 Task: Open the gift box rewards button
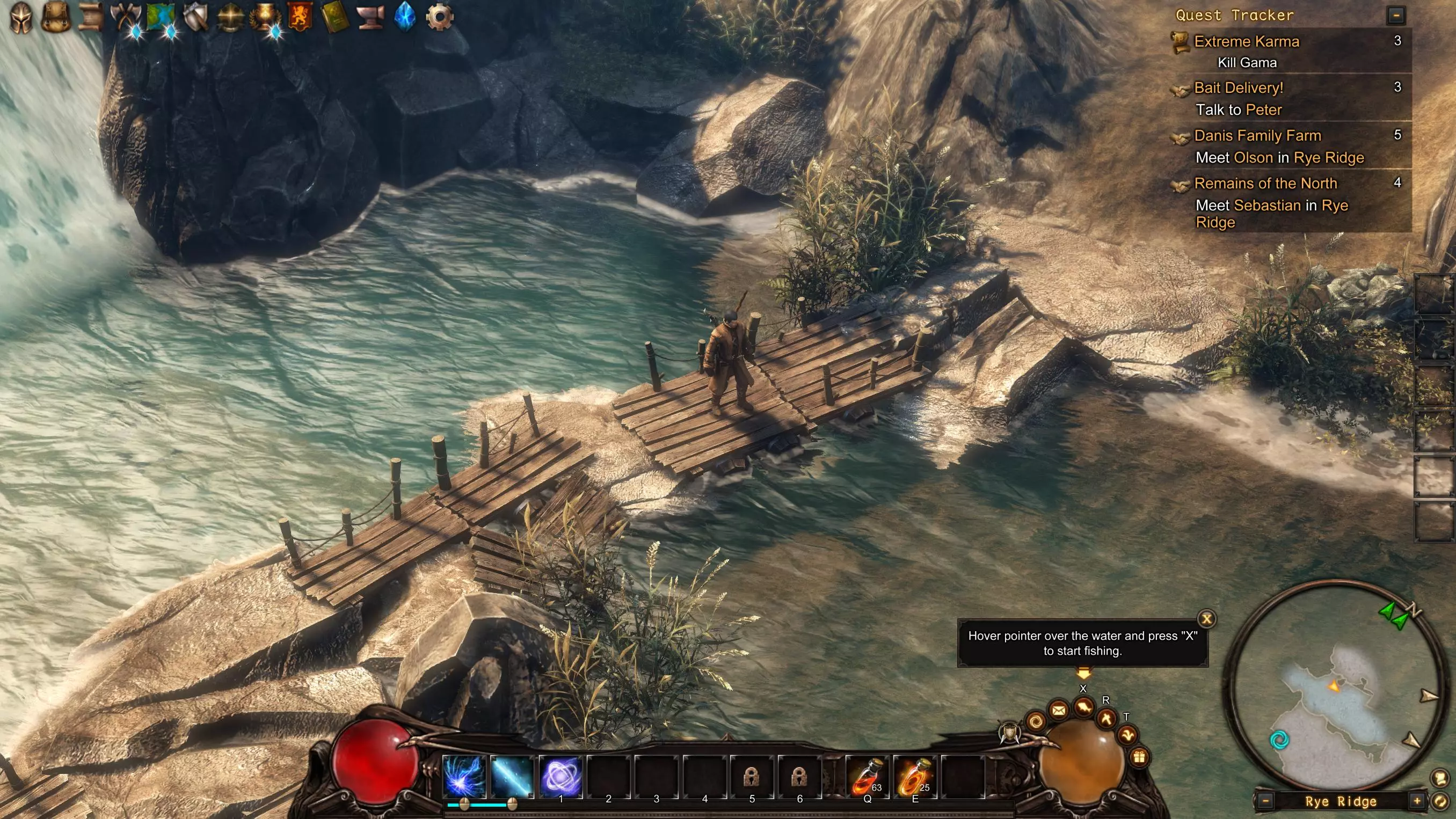pyautogui.click(x=1139, y=757)
